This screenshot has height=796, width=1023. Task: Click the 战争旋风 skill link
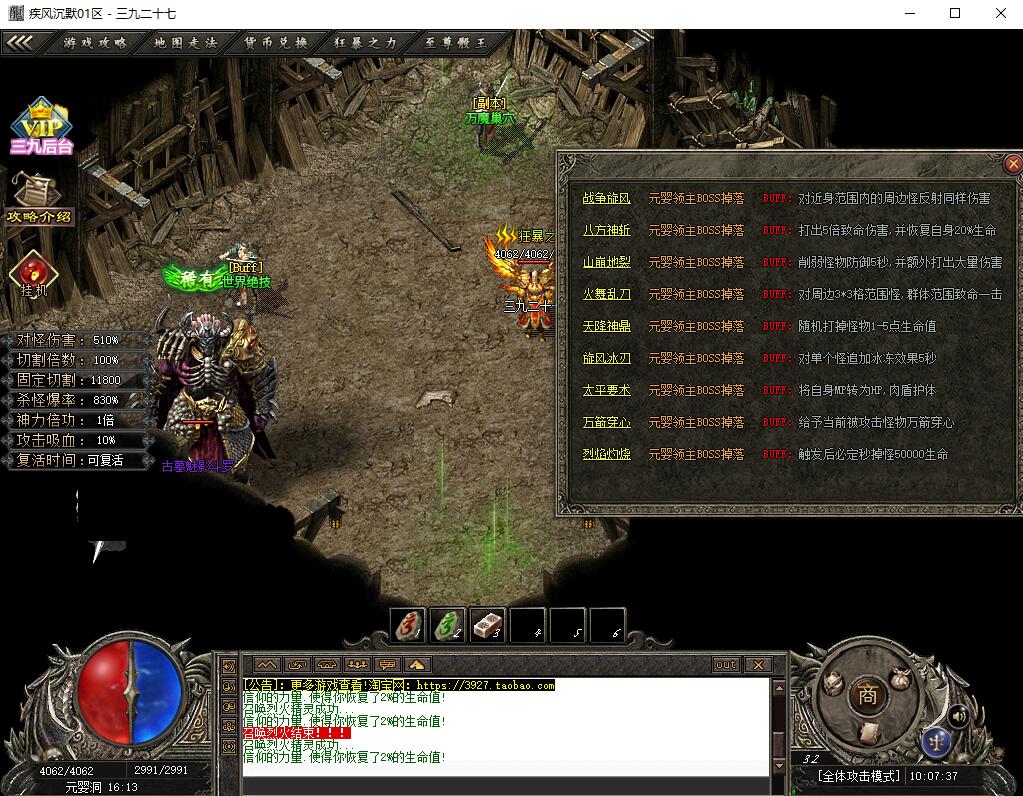[x=606, y=198]
